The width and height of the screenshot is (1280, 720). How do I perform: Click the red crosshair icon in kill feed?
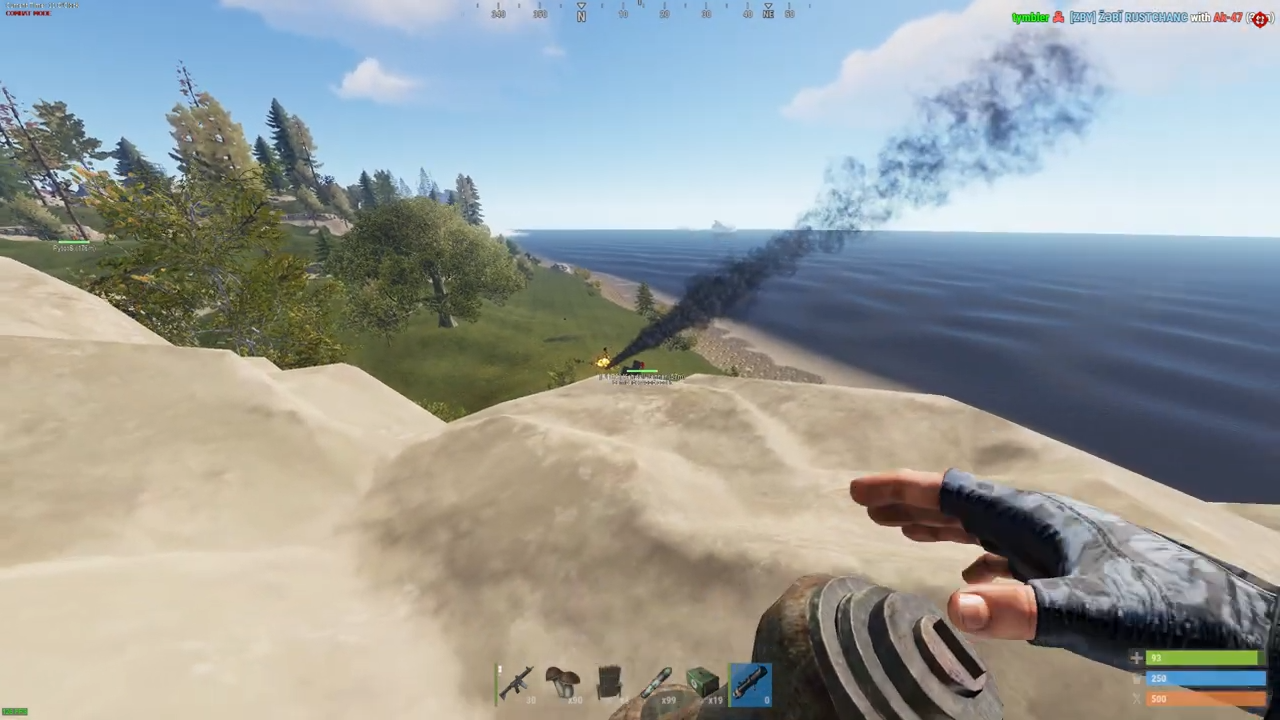click(x=1260, y=18)
